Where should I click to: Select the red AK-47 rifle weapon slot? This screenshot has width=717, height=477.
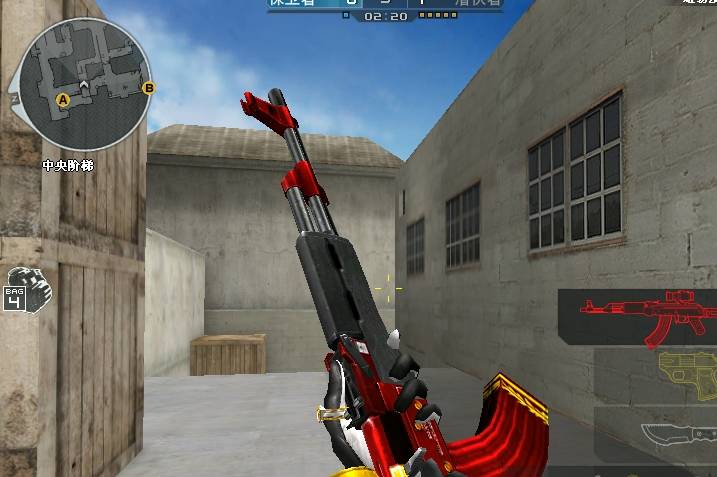coord(640,317)
